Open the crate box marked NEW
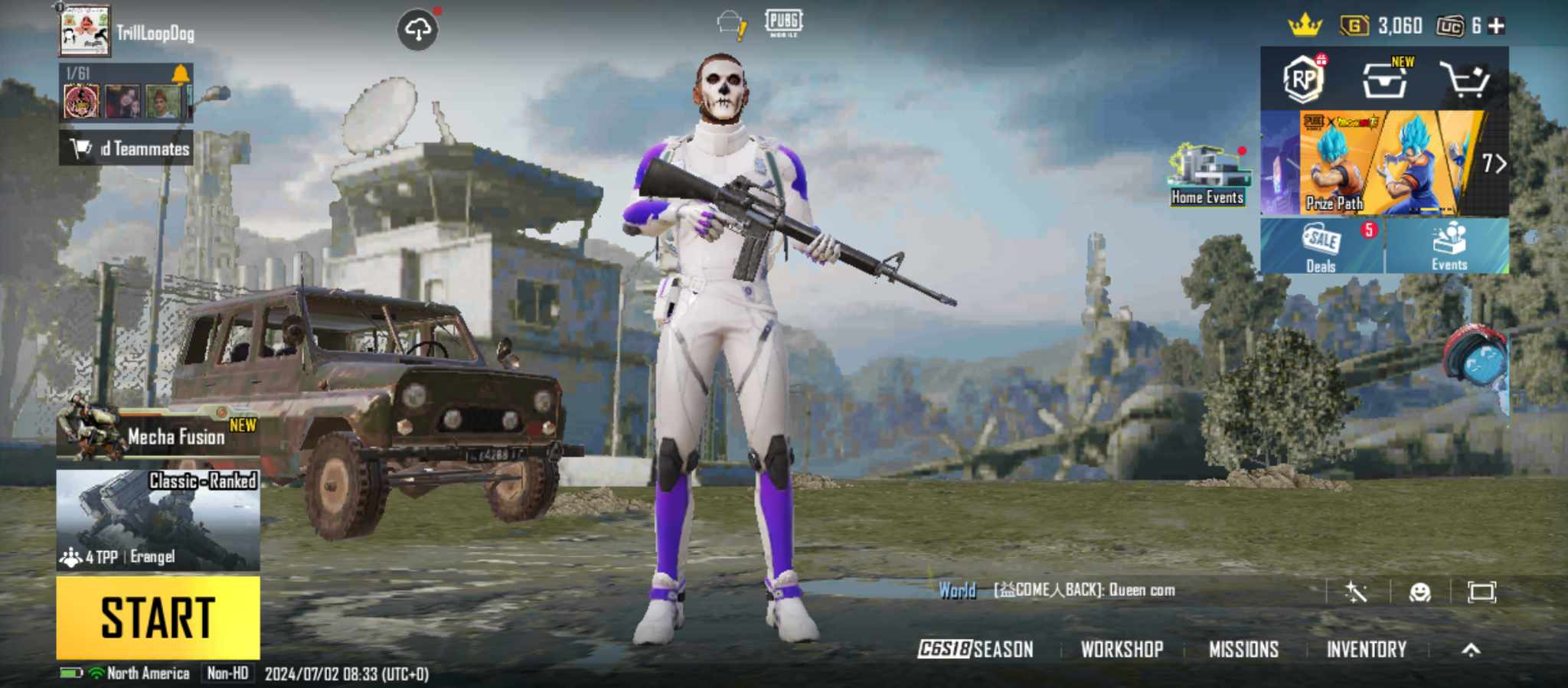 click(1385, 79)
